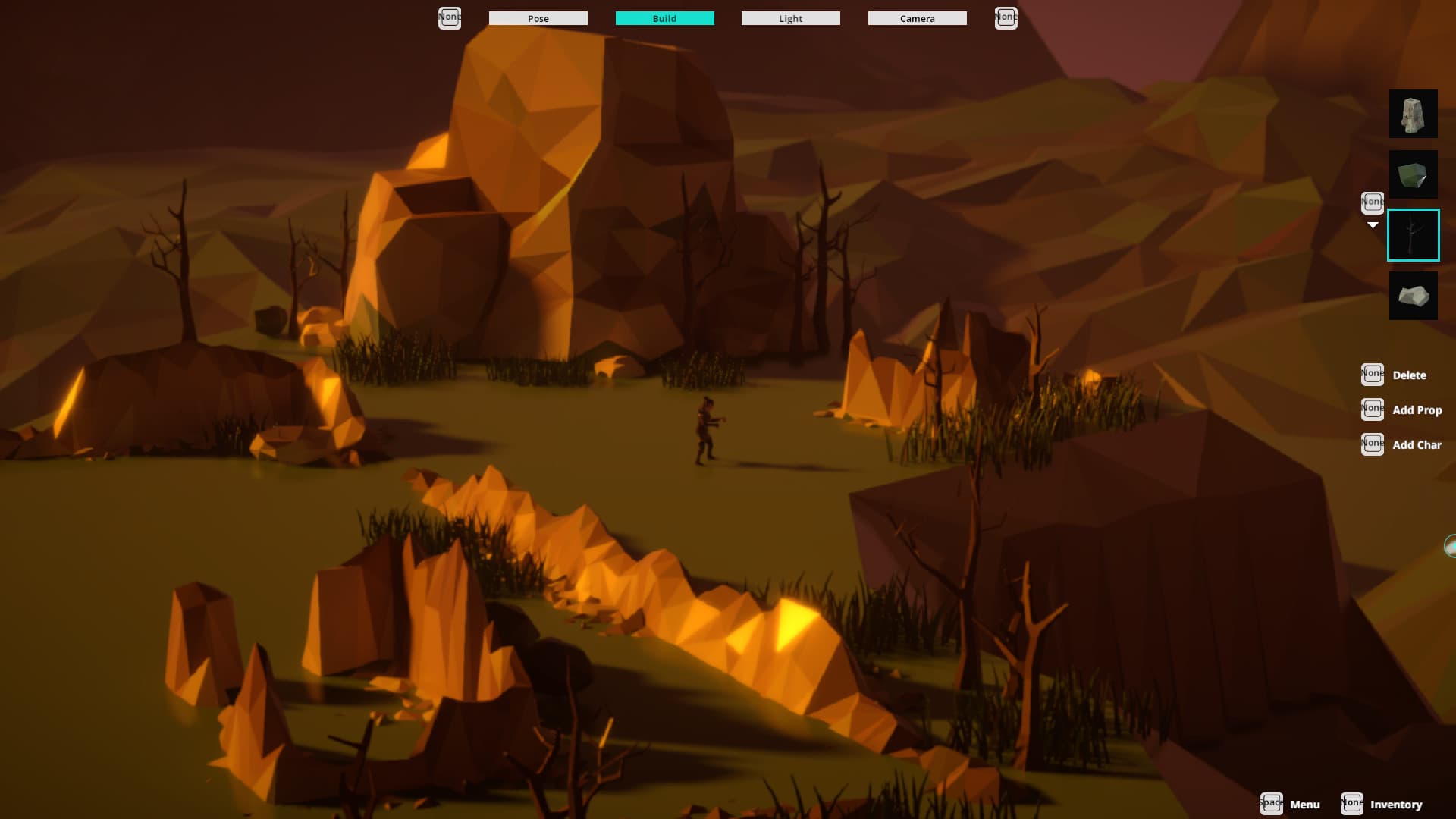Select the green crystal rock prop
Screen dimensions: 1456x819
coord(1414,174)
